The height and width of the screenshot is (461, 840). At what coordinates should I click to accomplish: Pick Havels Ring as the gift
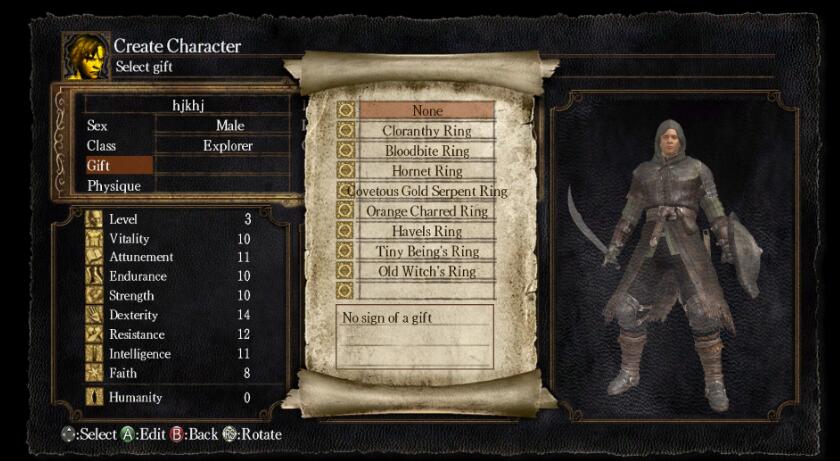[x=427, y=231]
